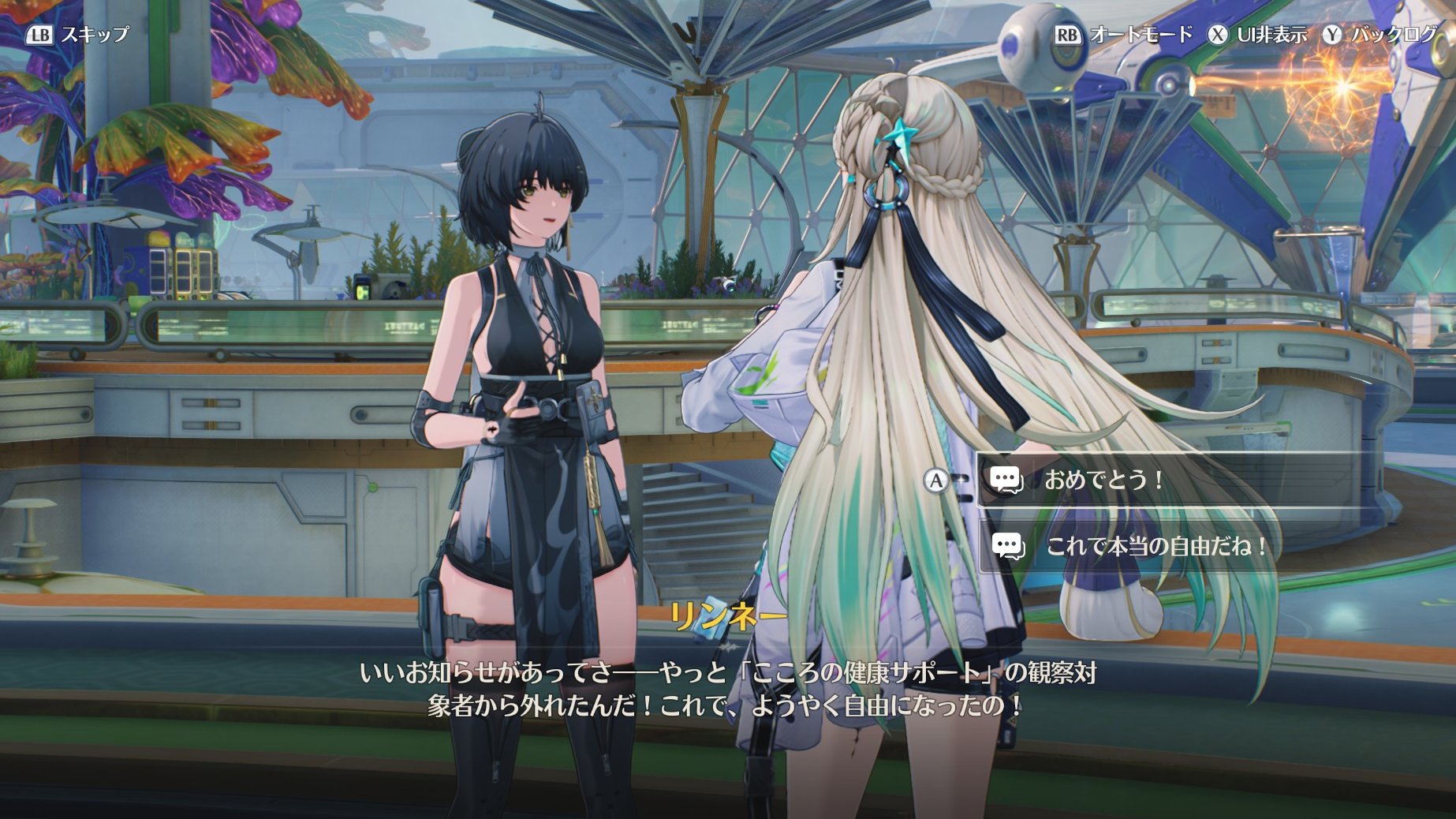
Task: Turn on オートモード auto mode
Action: (x=1126, y=35)
